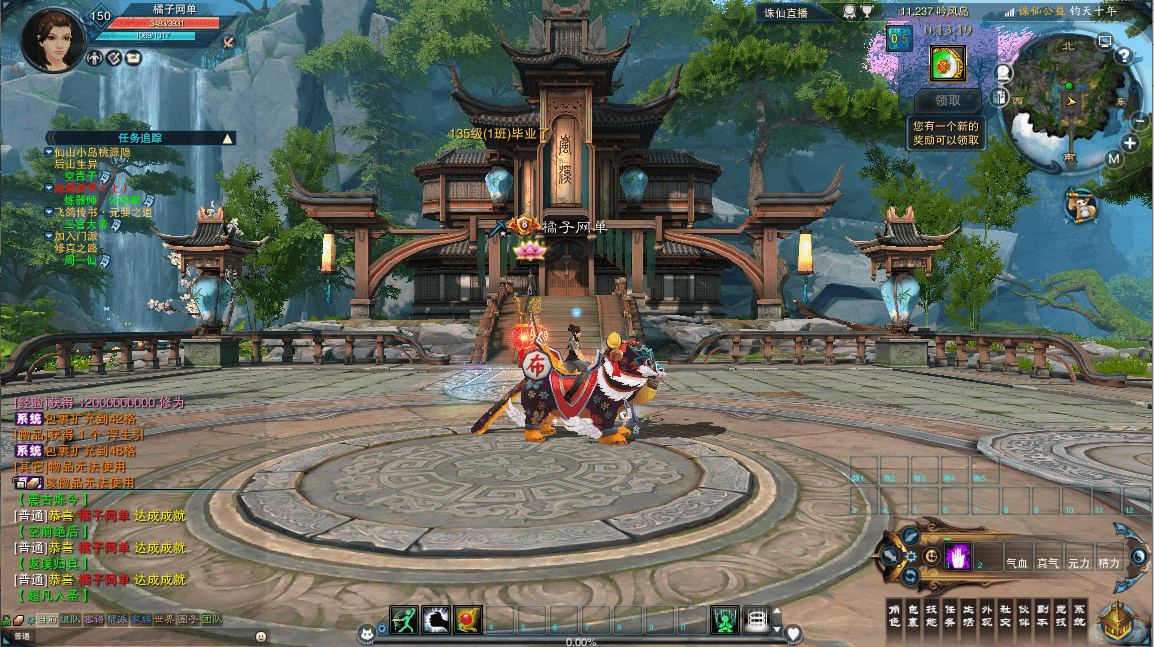Switch chat to the 组队 team channel
Viewport: 1154px width, 647px height.
coord(71,620)
